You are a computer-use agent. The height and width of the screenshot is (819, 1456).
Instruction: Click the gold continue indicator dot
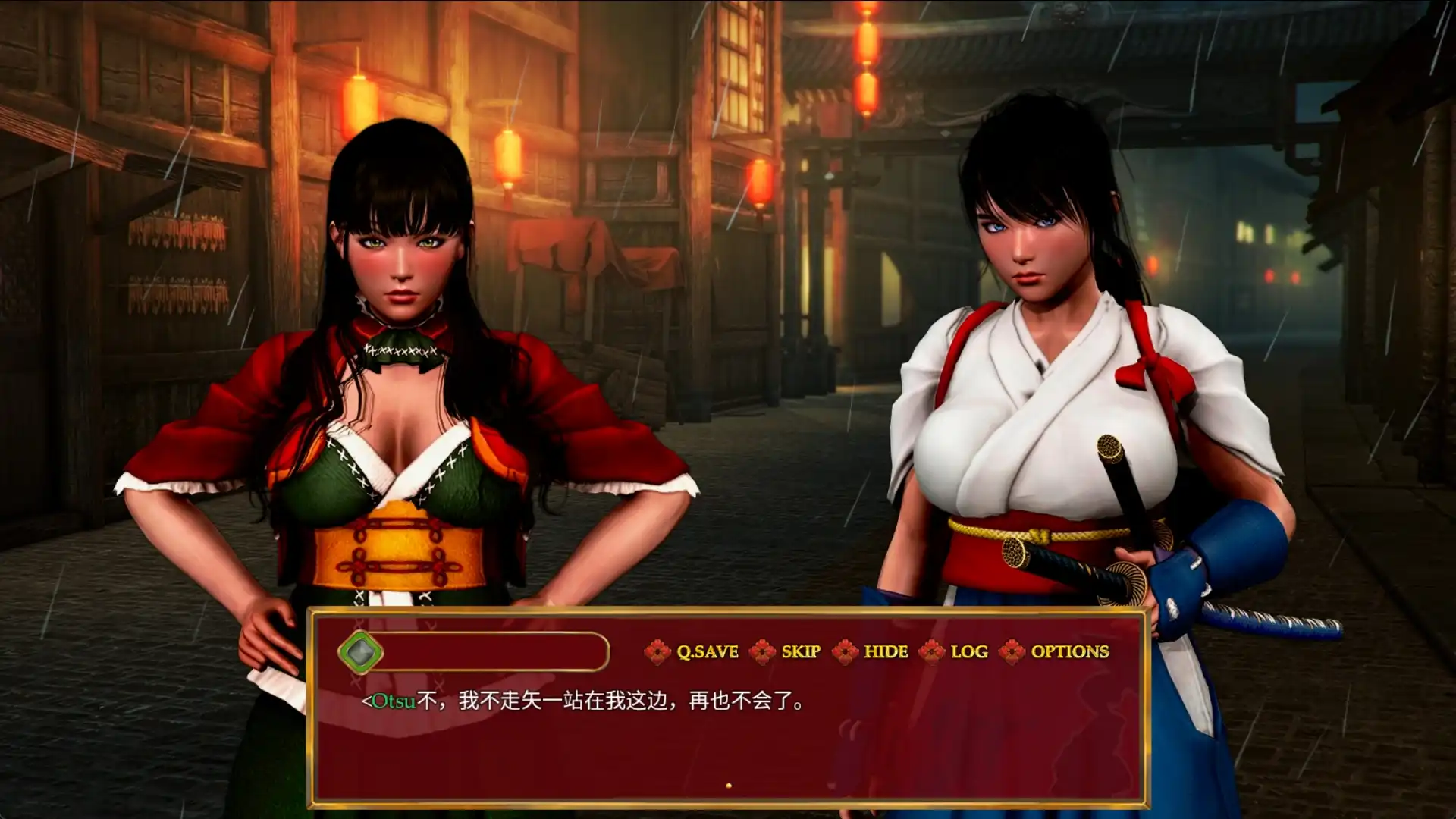(x=730, y=784)
